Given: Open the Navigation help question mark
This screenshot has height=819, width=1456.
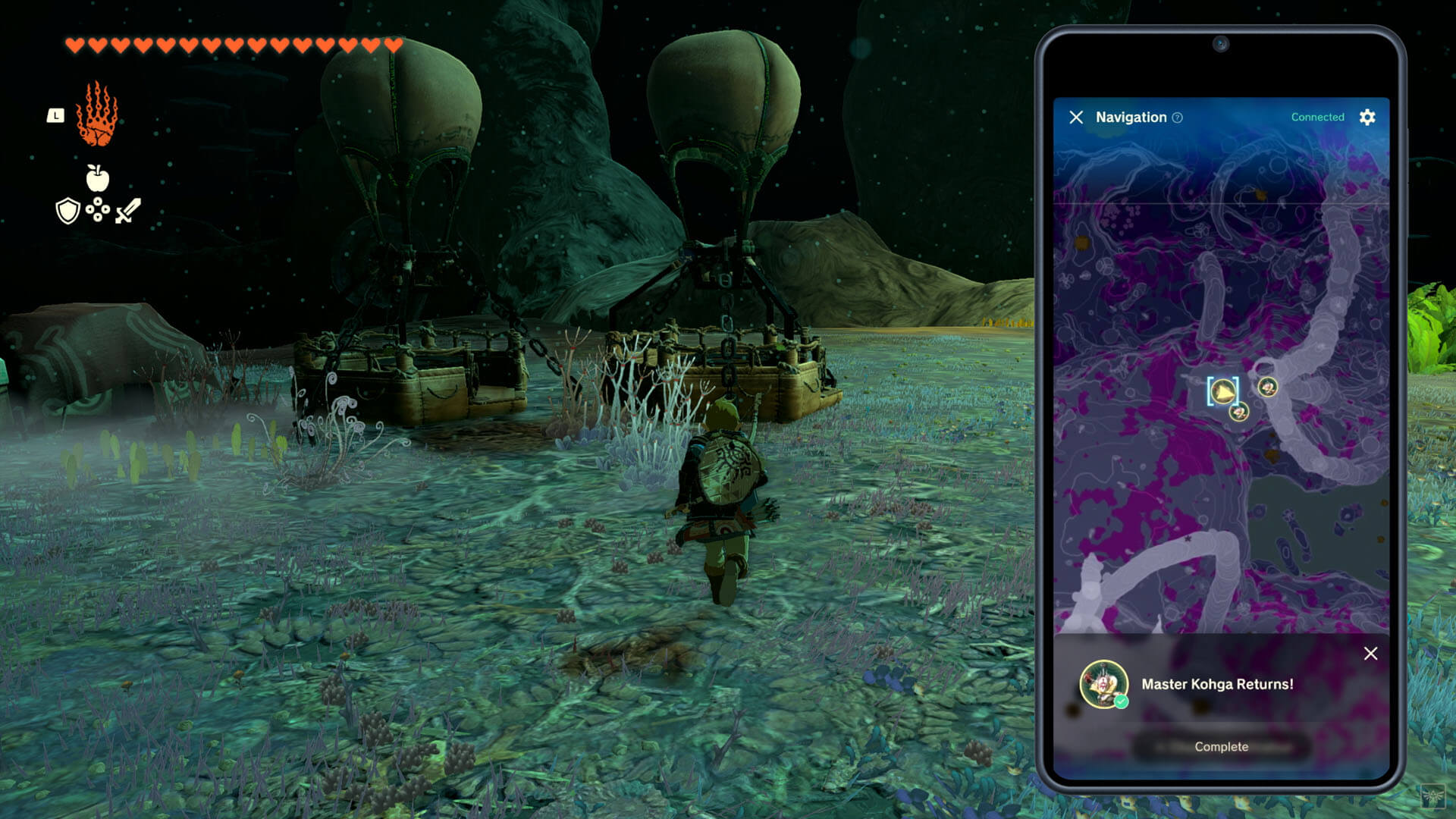Looking at the screenshot, I should point(1177,118).
